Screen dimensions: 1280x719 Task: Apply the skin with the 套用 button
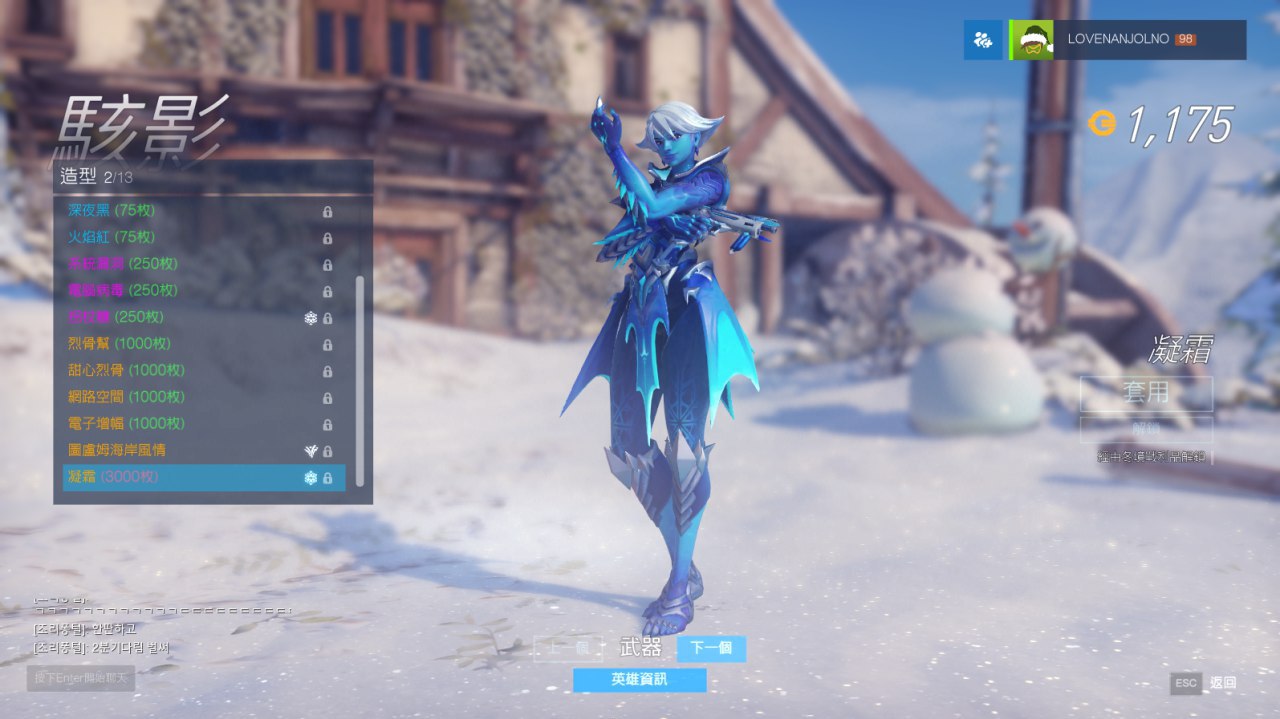pos(1146,393)
